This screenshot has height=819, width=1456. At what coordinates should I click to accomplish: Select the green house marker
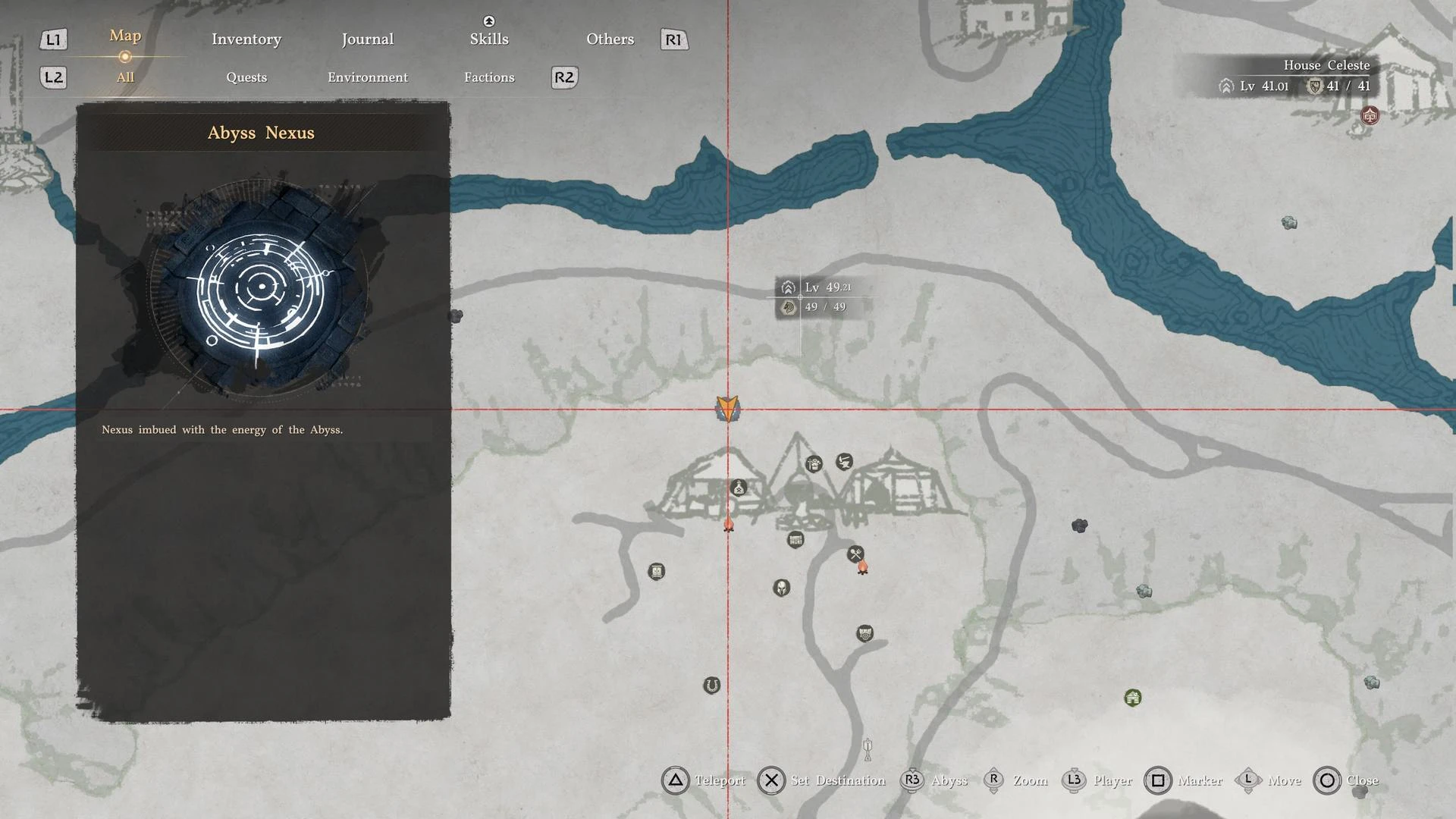(1132, 698)
